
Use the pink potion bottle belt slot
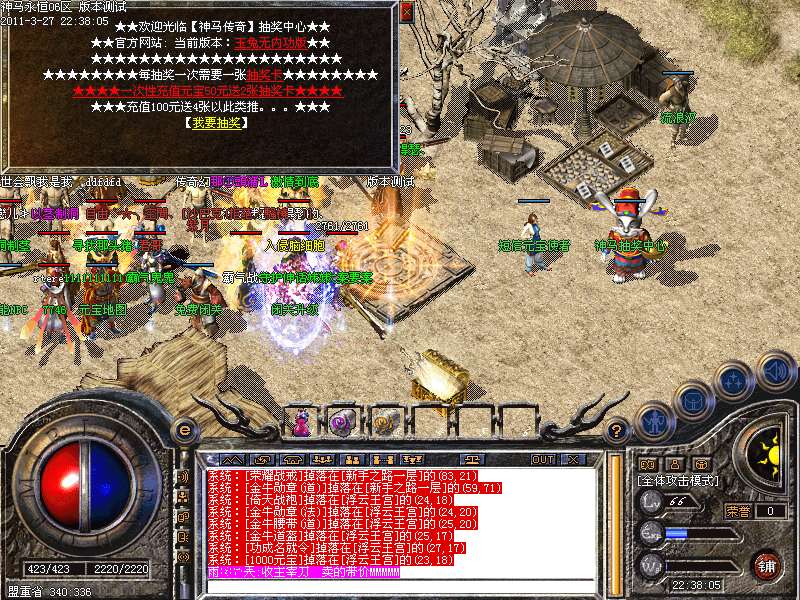[300, 423]
